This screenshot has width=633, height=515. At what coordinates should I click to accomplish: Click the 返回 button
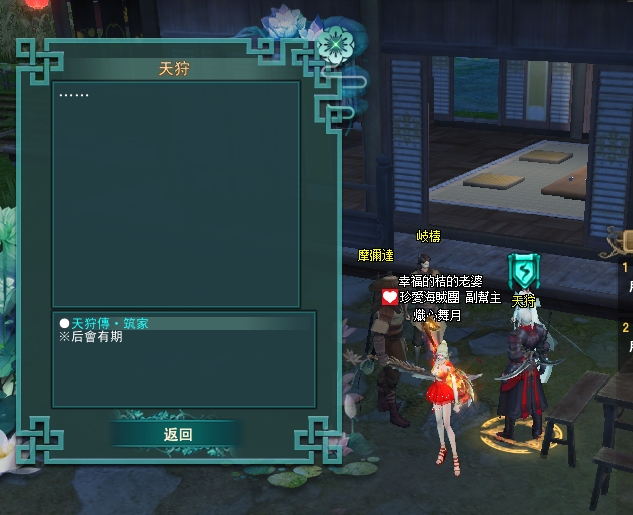[x=177, y=434]
